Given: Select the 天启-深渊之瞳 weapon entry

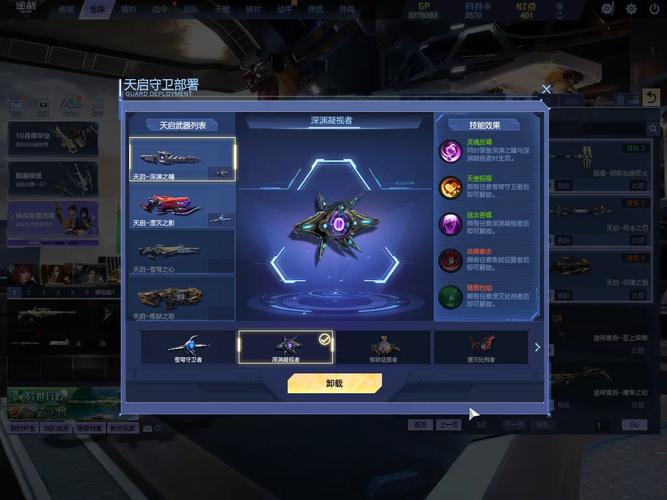Looking at the screenshot, I should click(x=182, y=160).
